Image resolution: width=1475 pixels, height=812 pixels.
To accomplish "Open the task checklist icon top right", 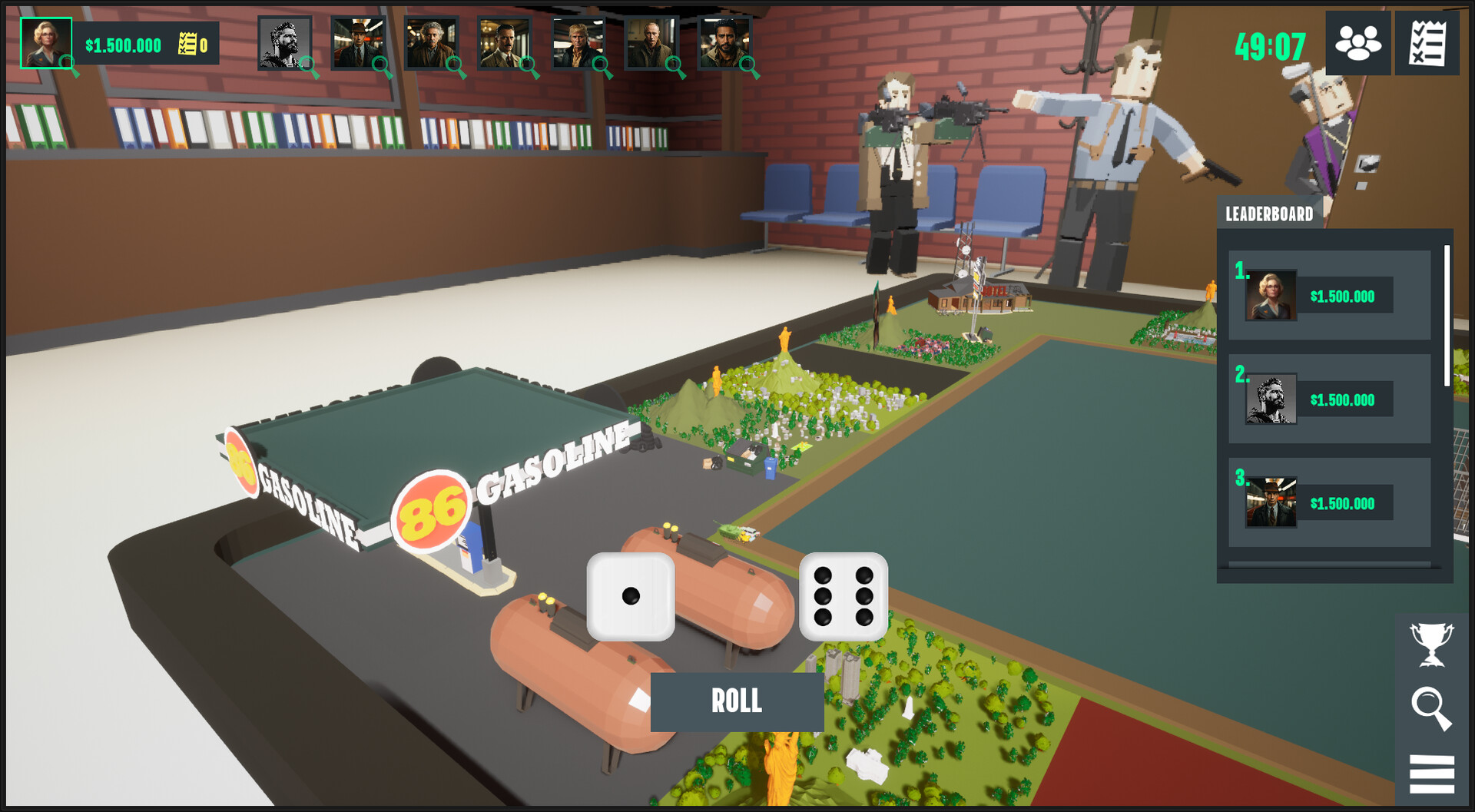I will (x=1427, y=44).
